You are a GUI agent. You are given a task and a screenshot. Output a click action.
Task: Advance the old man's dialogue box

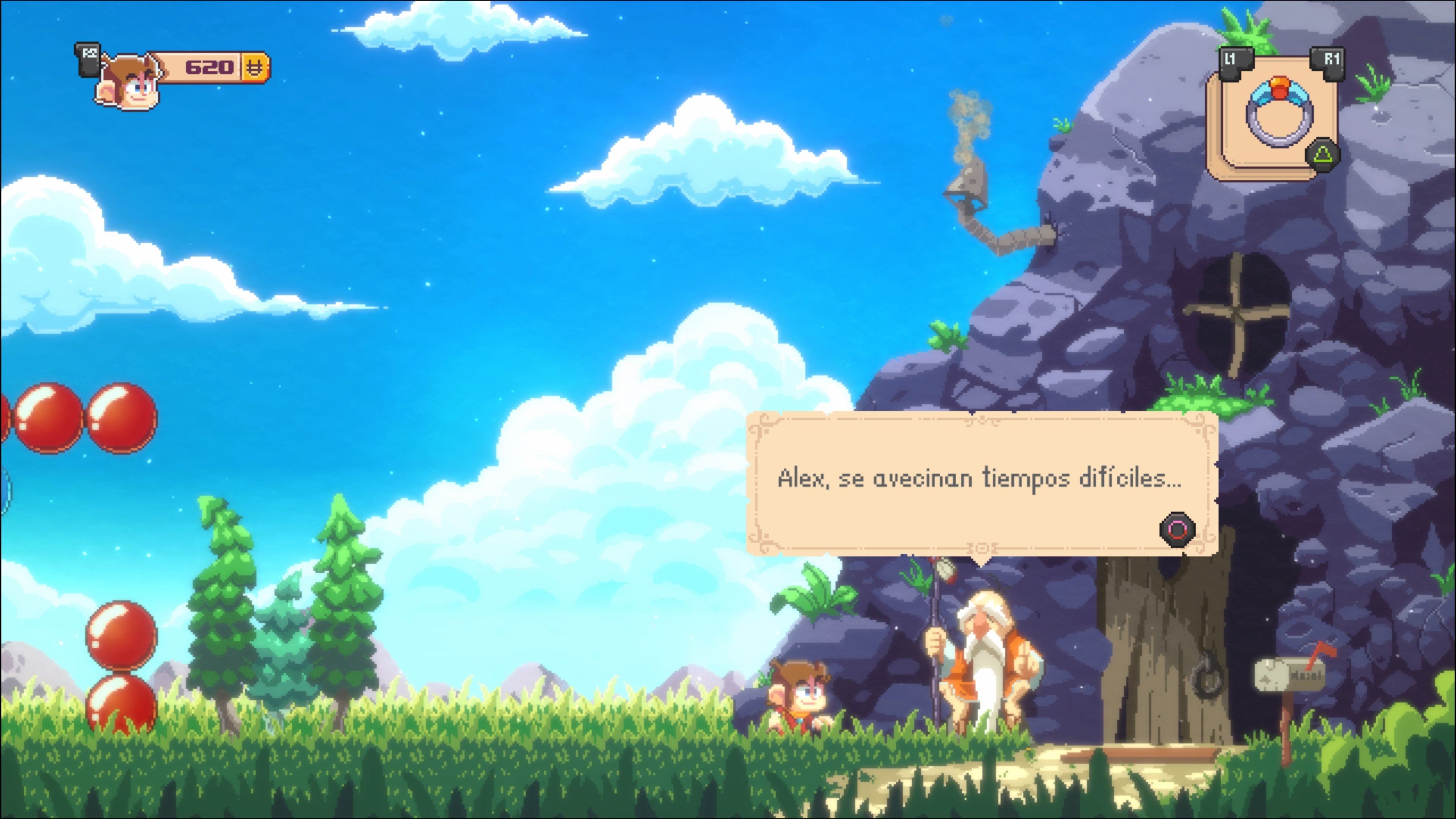point(1177,530)
